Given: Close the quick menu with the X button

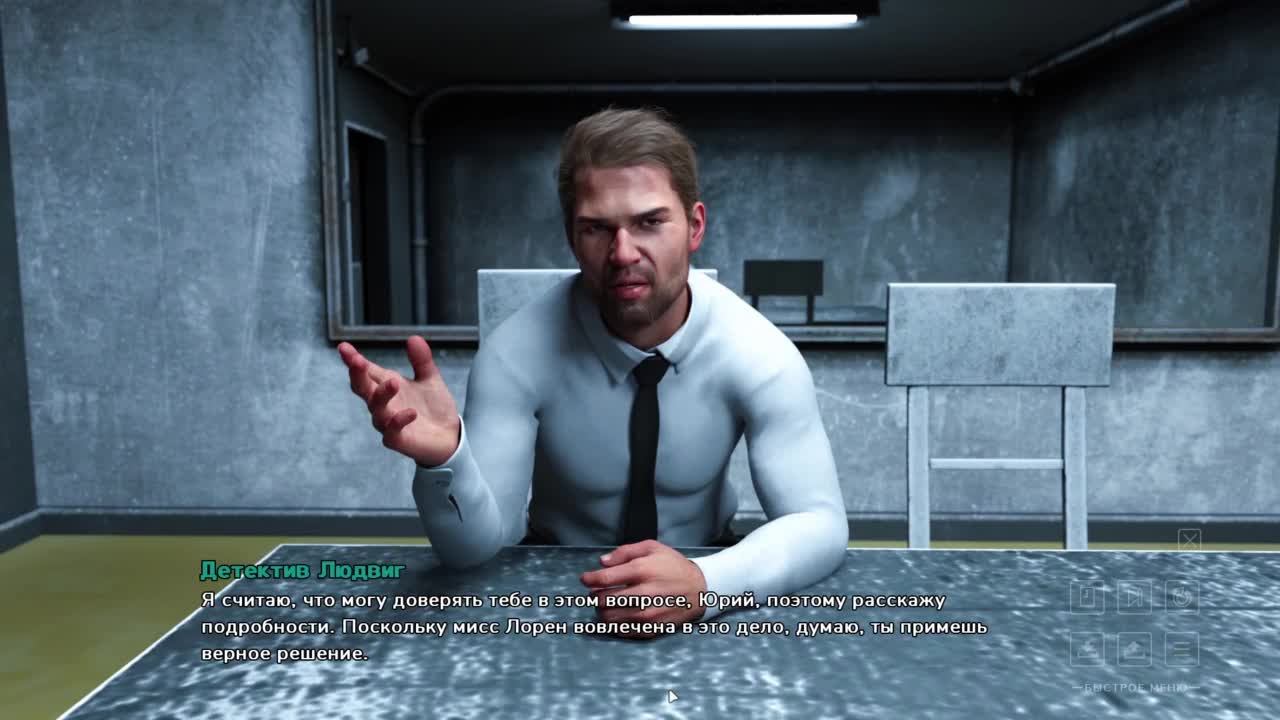Looking at the screenshot, I should (x=1189, y=540).
